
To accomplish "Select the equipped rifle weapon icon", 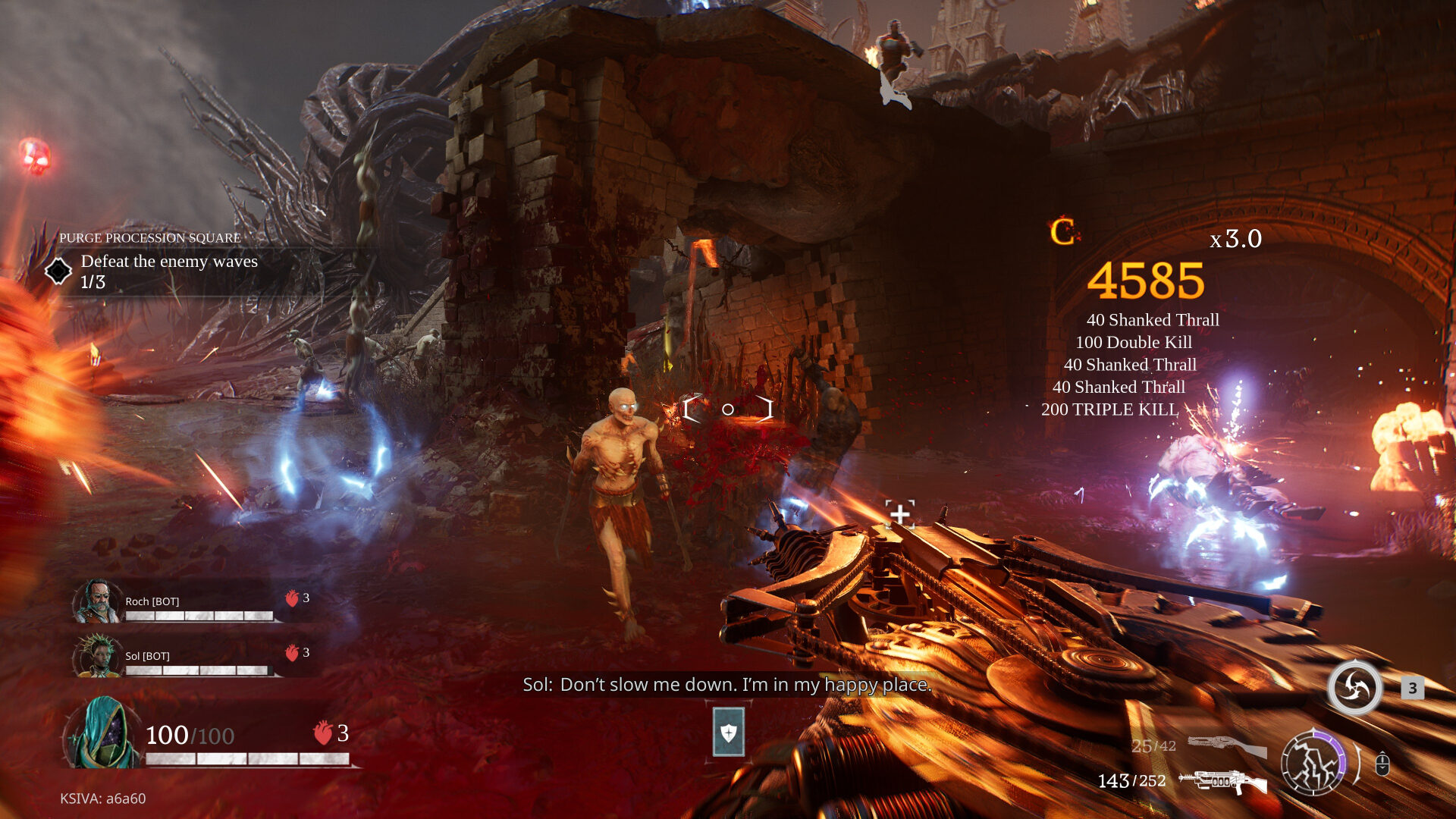I will pyautogui.click(x=1222, y=781).
